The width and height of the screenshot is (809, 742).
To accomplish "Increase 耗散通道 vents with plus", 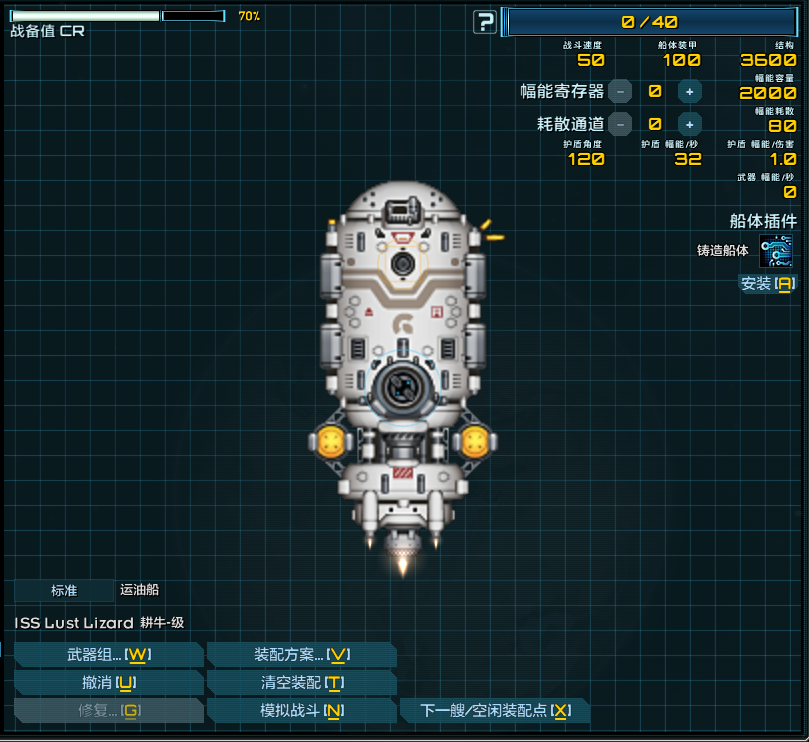I will pos(689,124).
